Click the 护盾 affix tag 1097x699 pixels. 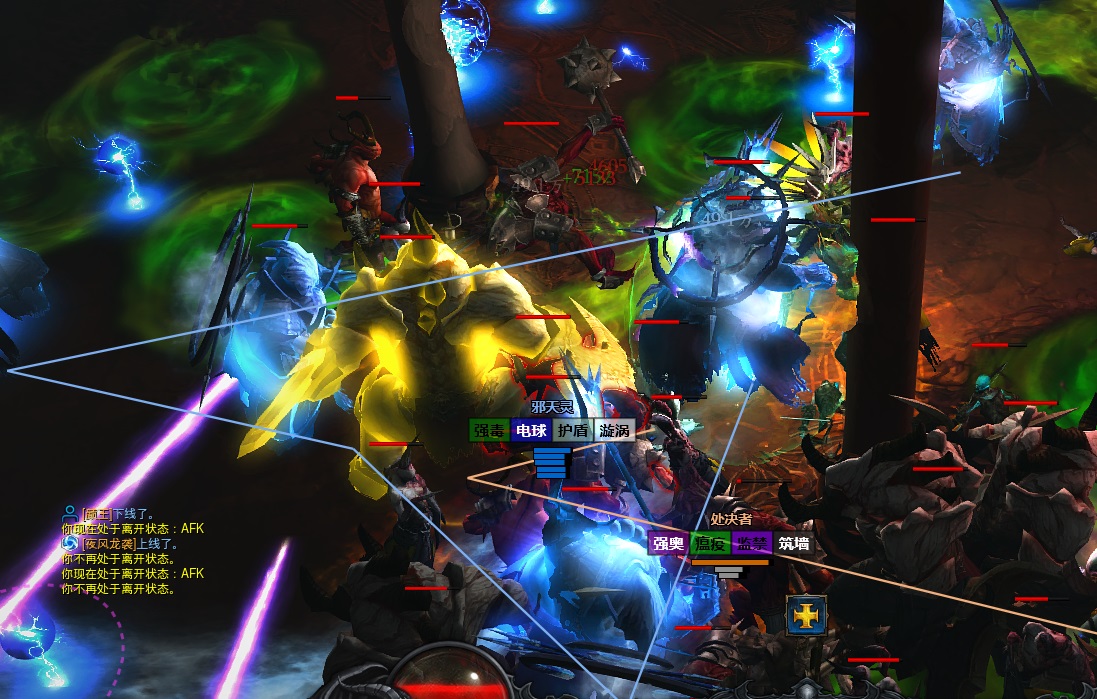point(572,431)
